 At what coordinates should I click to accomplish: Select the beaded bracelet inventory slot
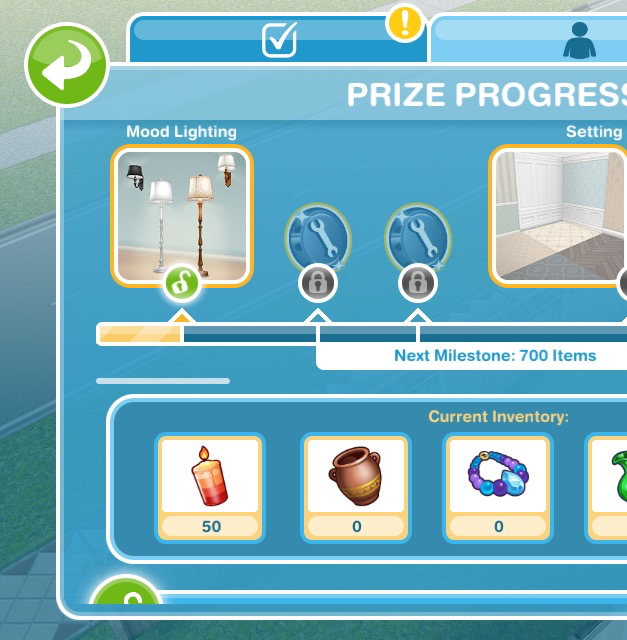(498, 487)
